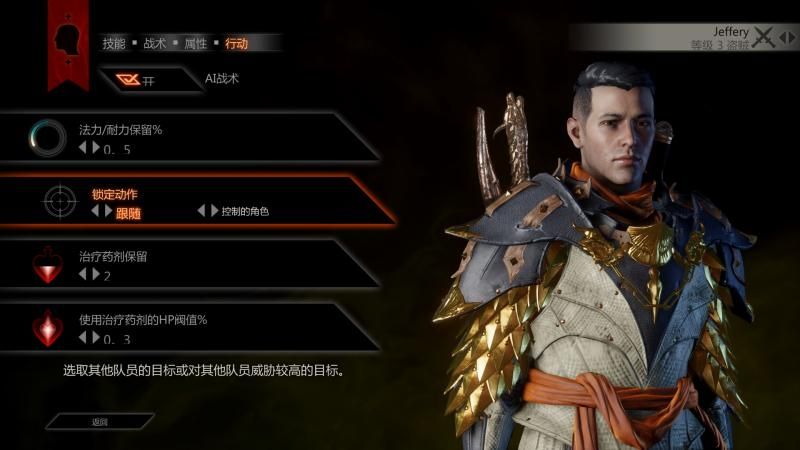
Task: Decrease the 使用治疗药剂的HP阀值% setting
Action: point(83,337)
